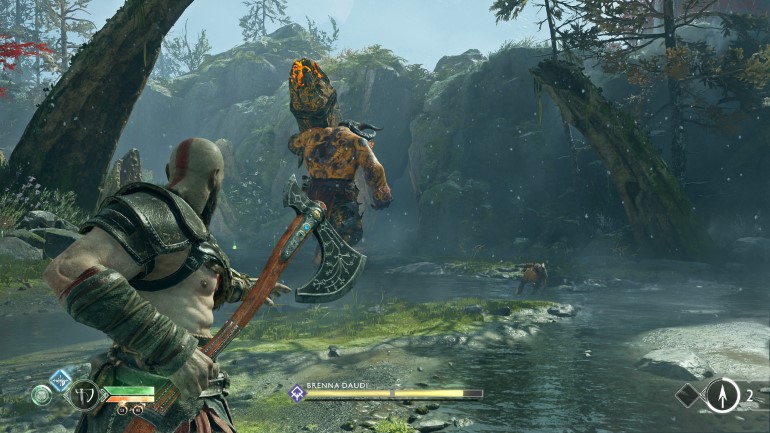Viewport: 770px width, 433px height.
Task: Activate the blue diamond runic attack icon
Action: [60, 379]
